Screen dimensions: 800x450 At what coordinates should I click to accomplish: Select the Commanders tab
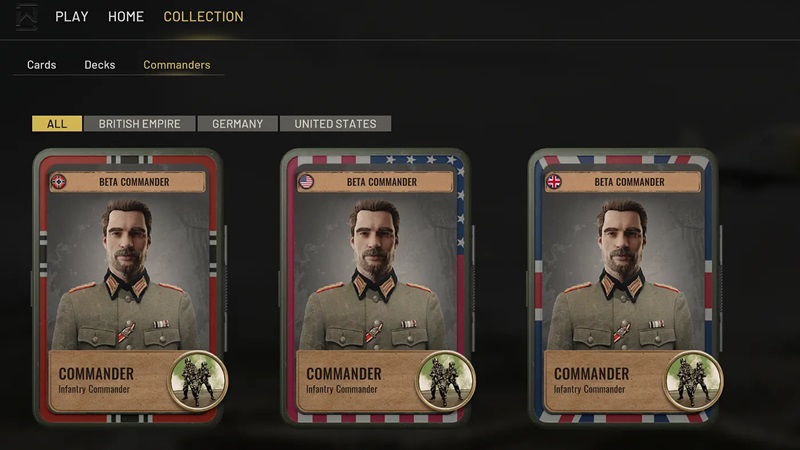[x=177, y=65]
